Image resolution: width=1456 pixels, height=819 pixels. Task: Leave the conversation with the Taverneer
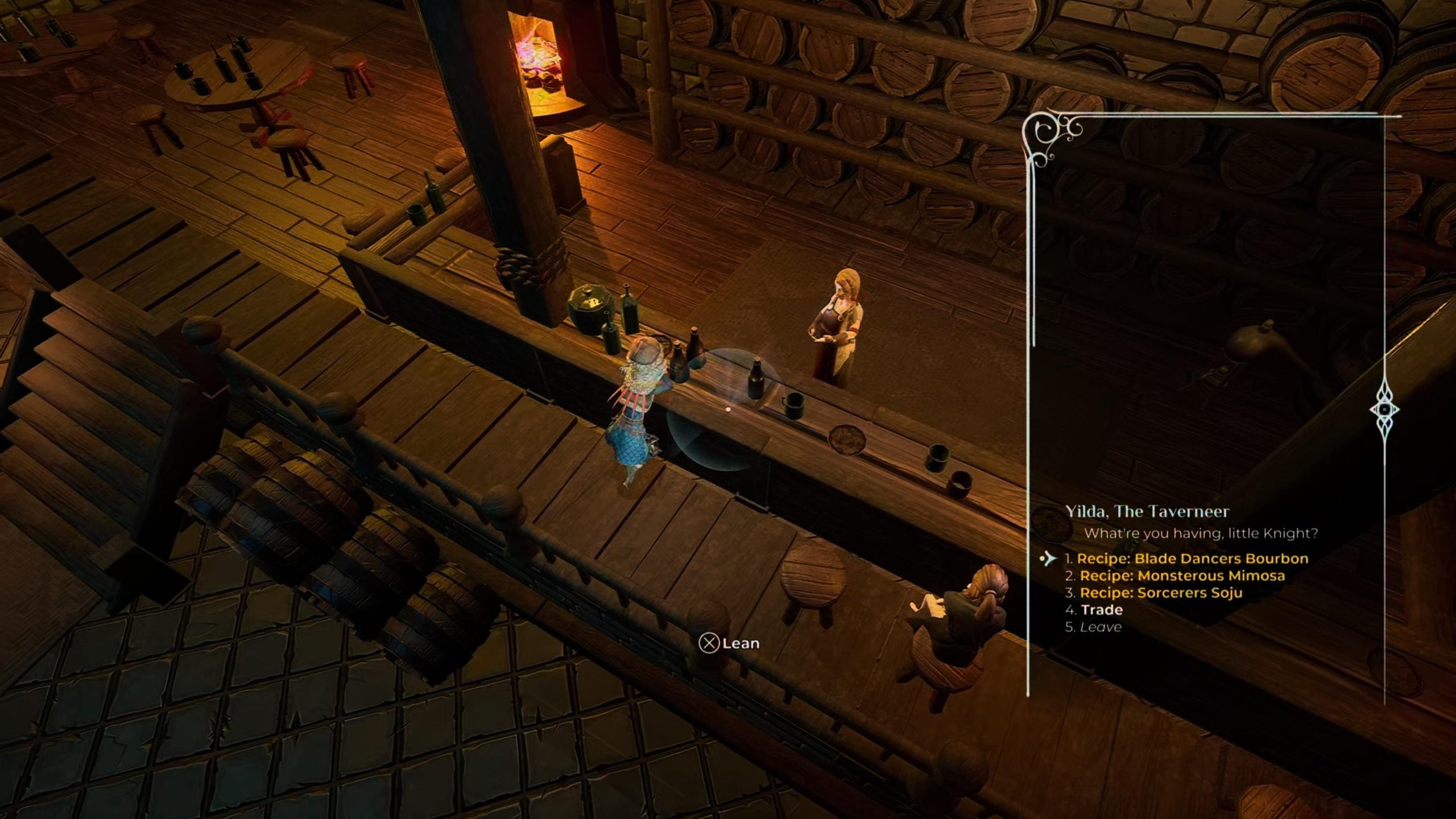click(1101, 627)
